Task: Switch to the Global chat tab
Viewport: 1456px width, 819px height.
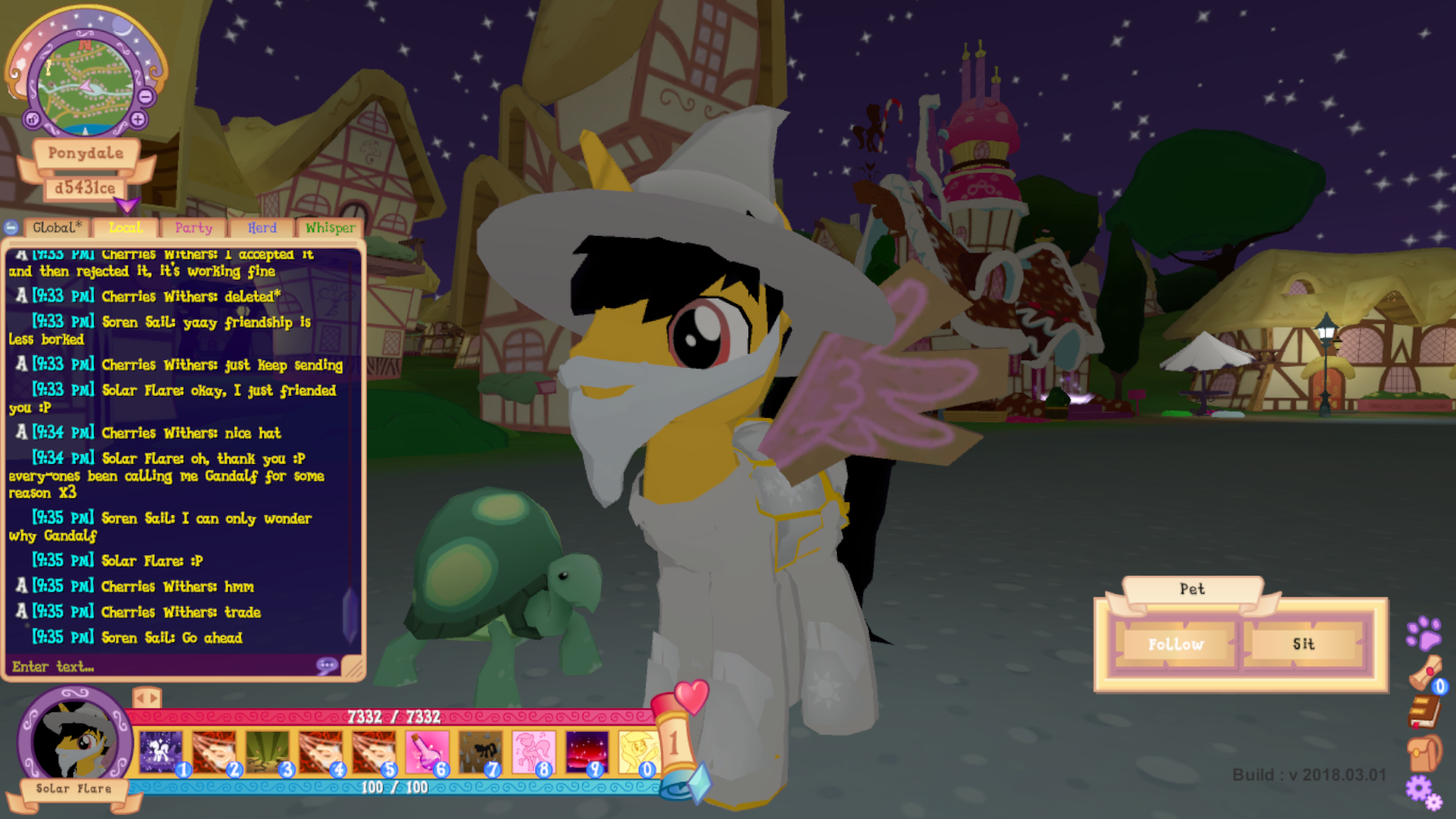Action: coord(57,227)
